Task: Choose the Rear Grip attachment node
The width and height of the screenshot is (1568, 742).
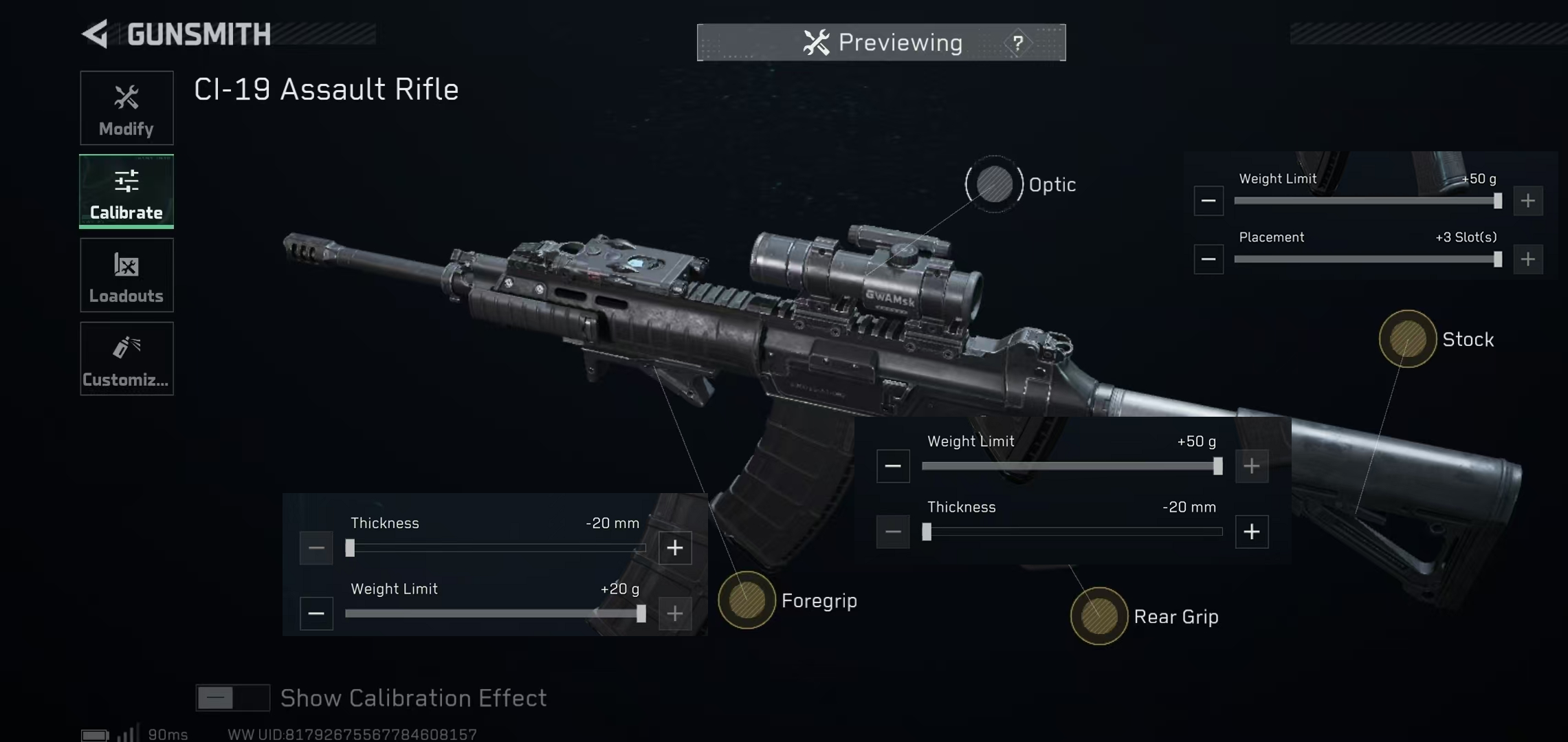Action: tap(1098, 615)
